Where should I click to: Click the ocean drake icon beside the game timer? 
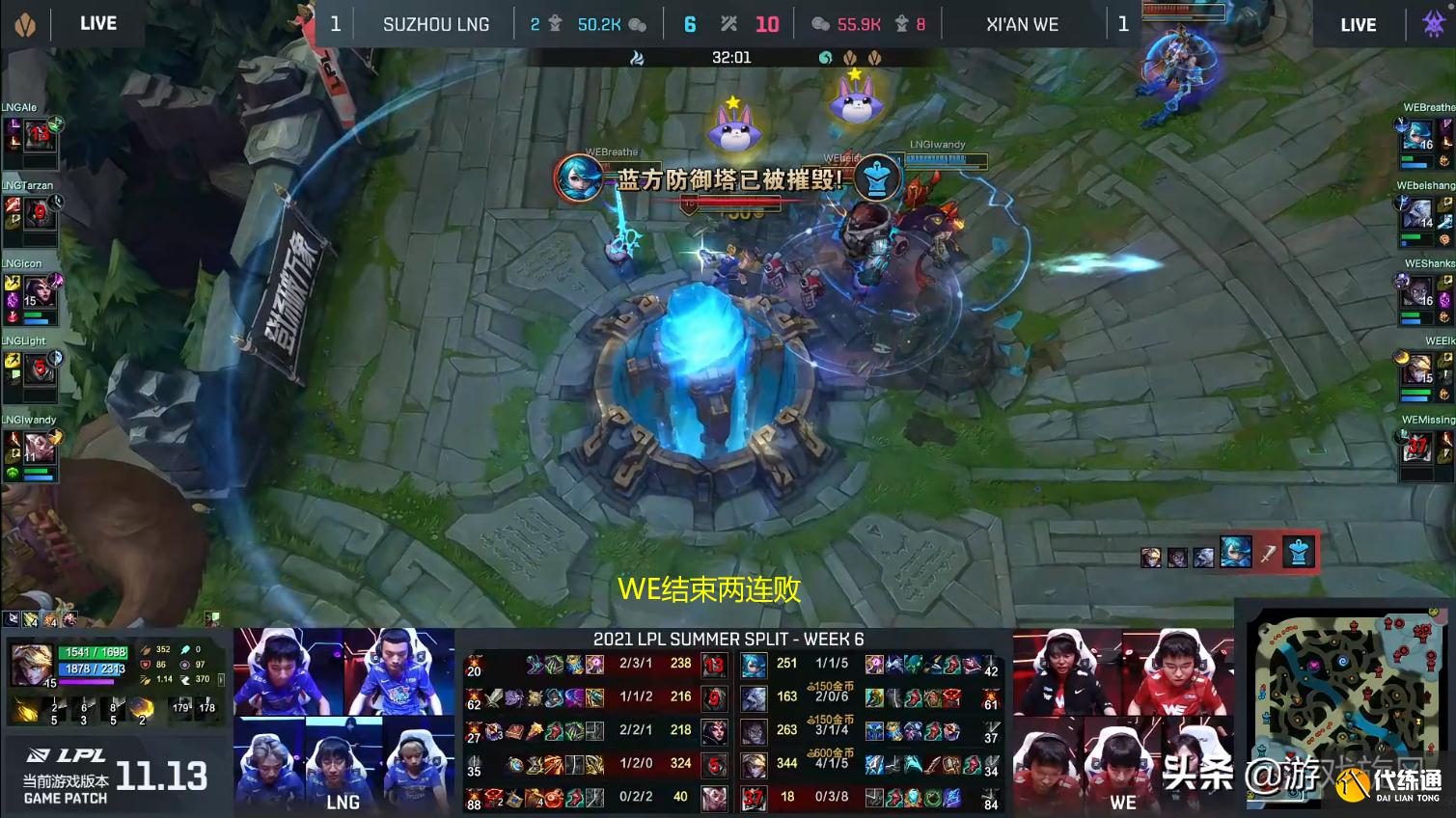826,57
